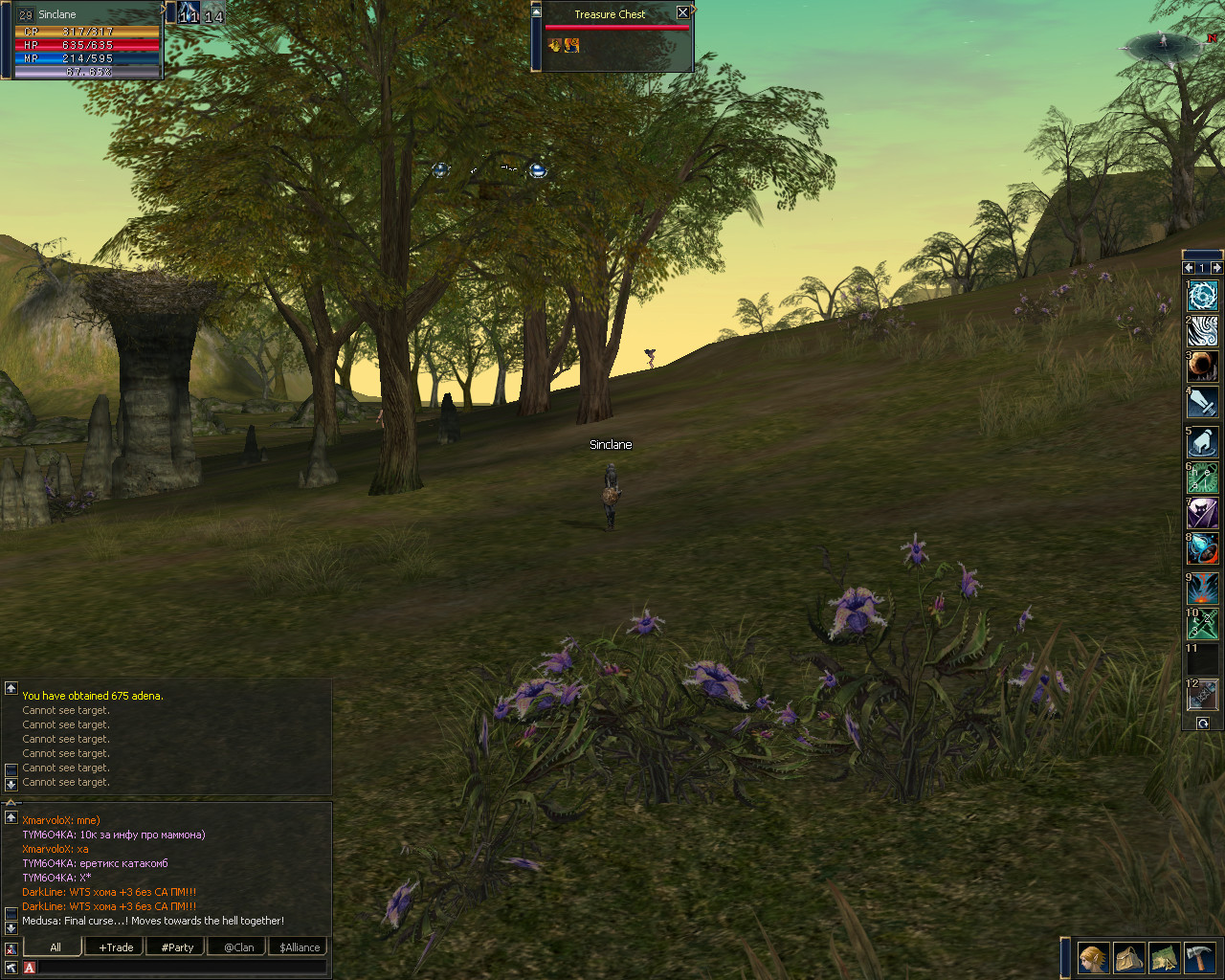Use the hotbar item in slot 12
The width and height of the screenshot is (1225, 980).
(1203, 693)
